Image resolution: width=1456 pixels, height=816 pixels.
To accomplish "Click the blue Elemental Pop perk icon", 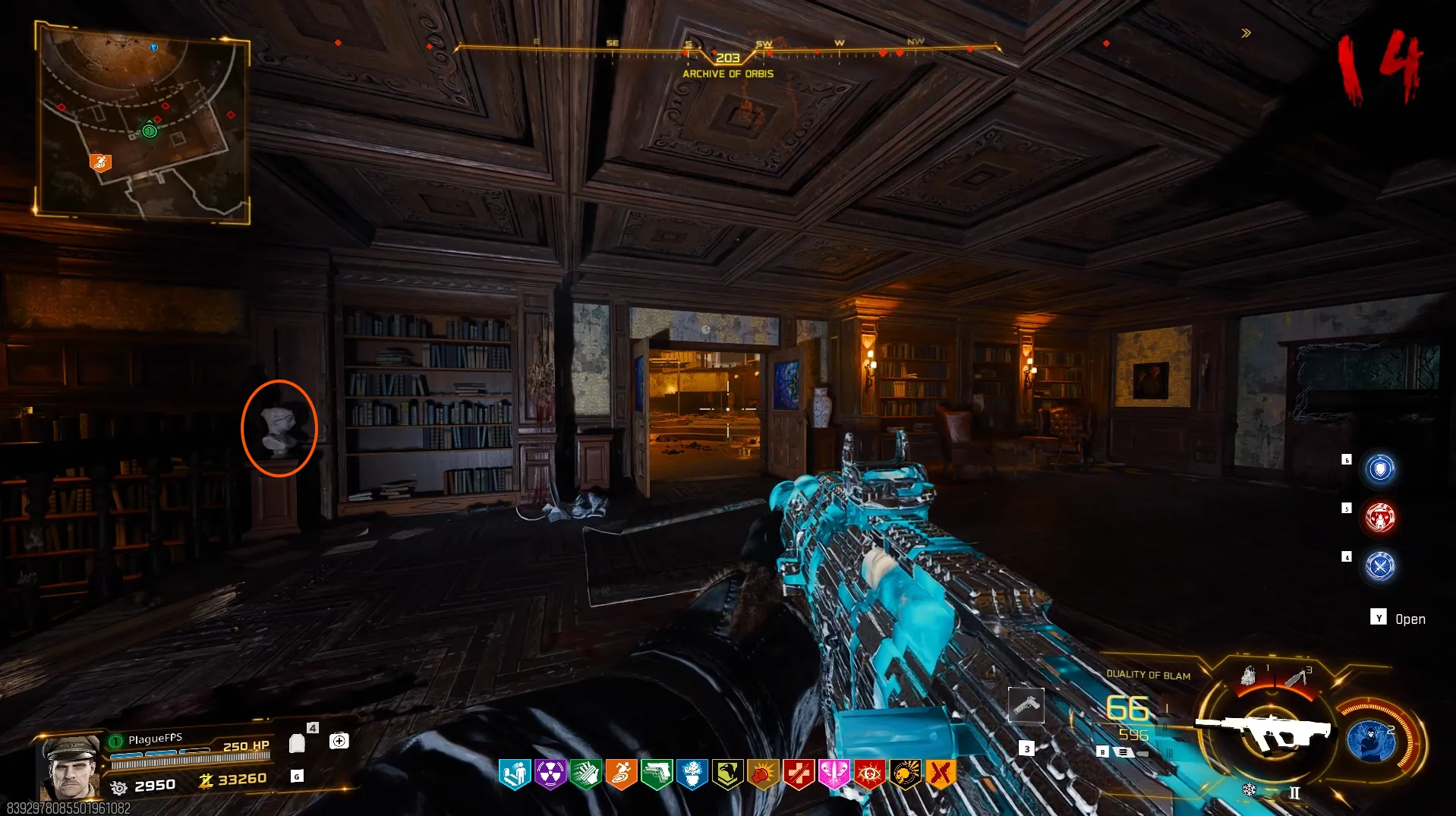I will (x=692, y=774).
